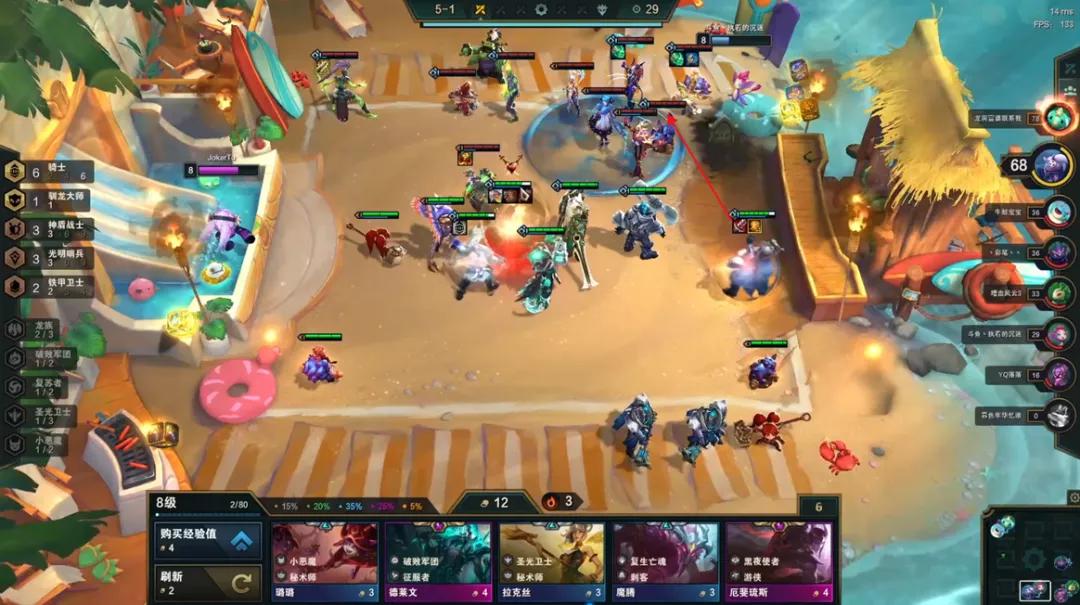Open the 骑士 trait entry
Screen dimensions: 1080x605
pyautogui.click(x=50, y=172)
